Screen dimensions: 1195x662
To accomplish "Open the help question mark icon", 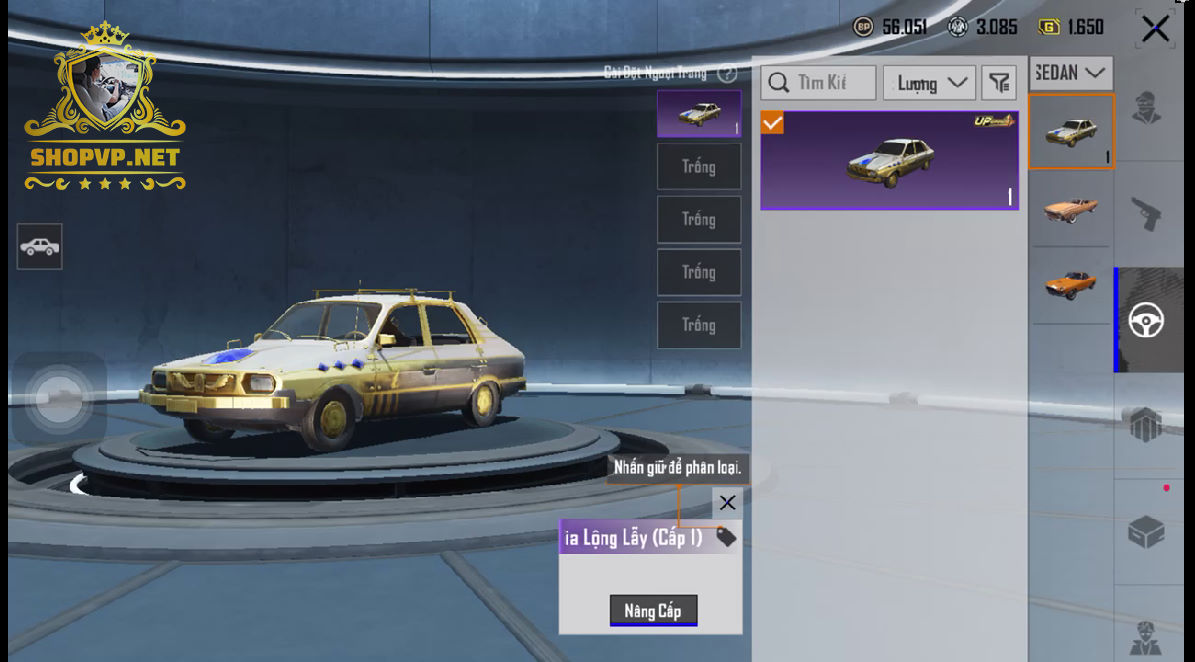I will coord(727,73).
